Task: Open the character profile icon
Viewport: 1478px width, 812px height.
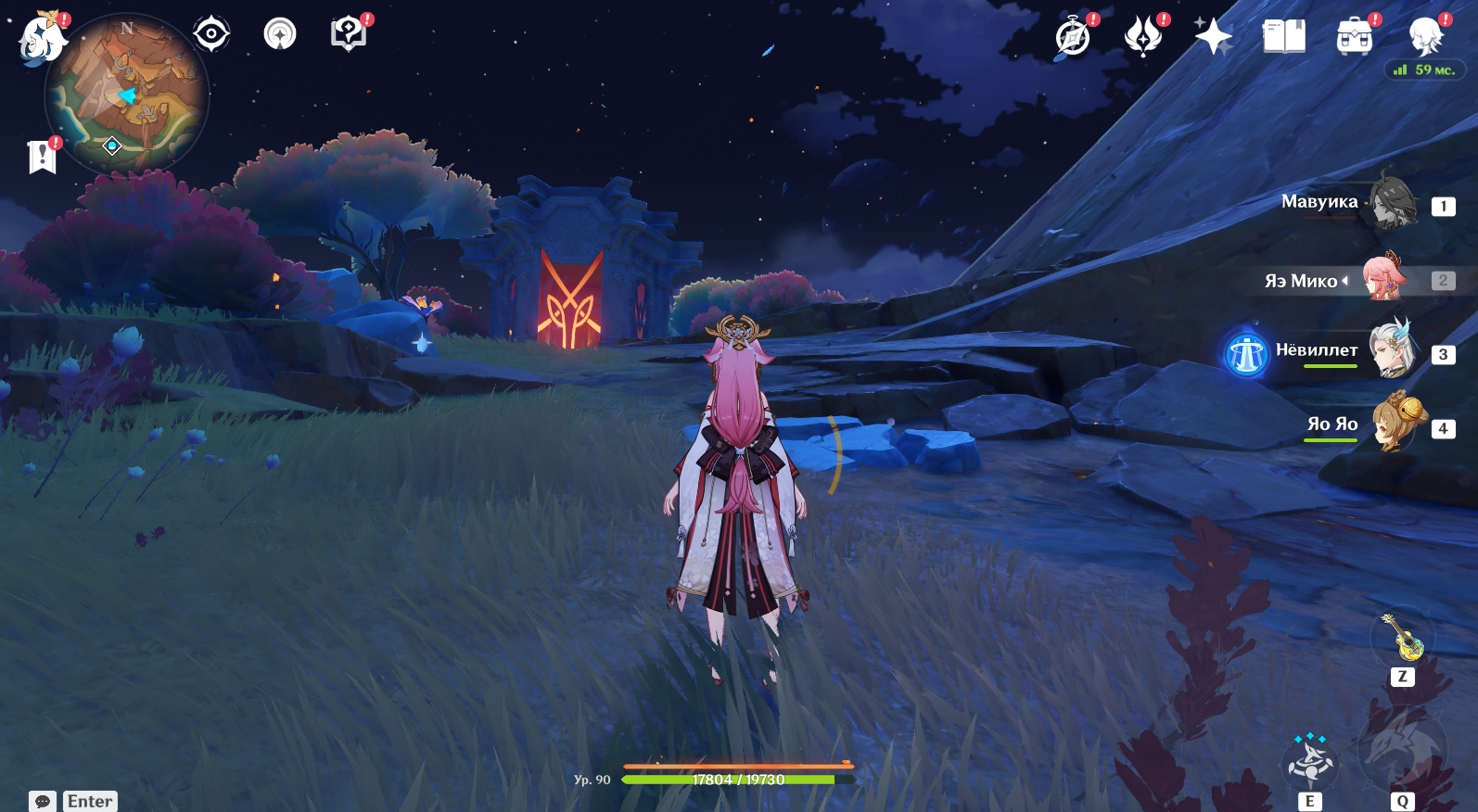Action: point(1425,38)
